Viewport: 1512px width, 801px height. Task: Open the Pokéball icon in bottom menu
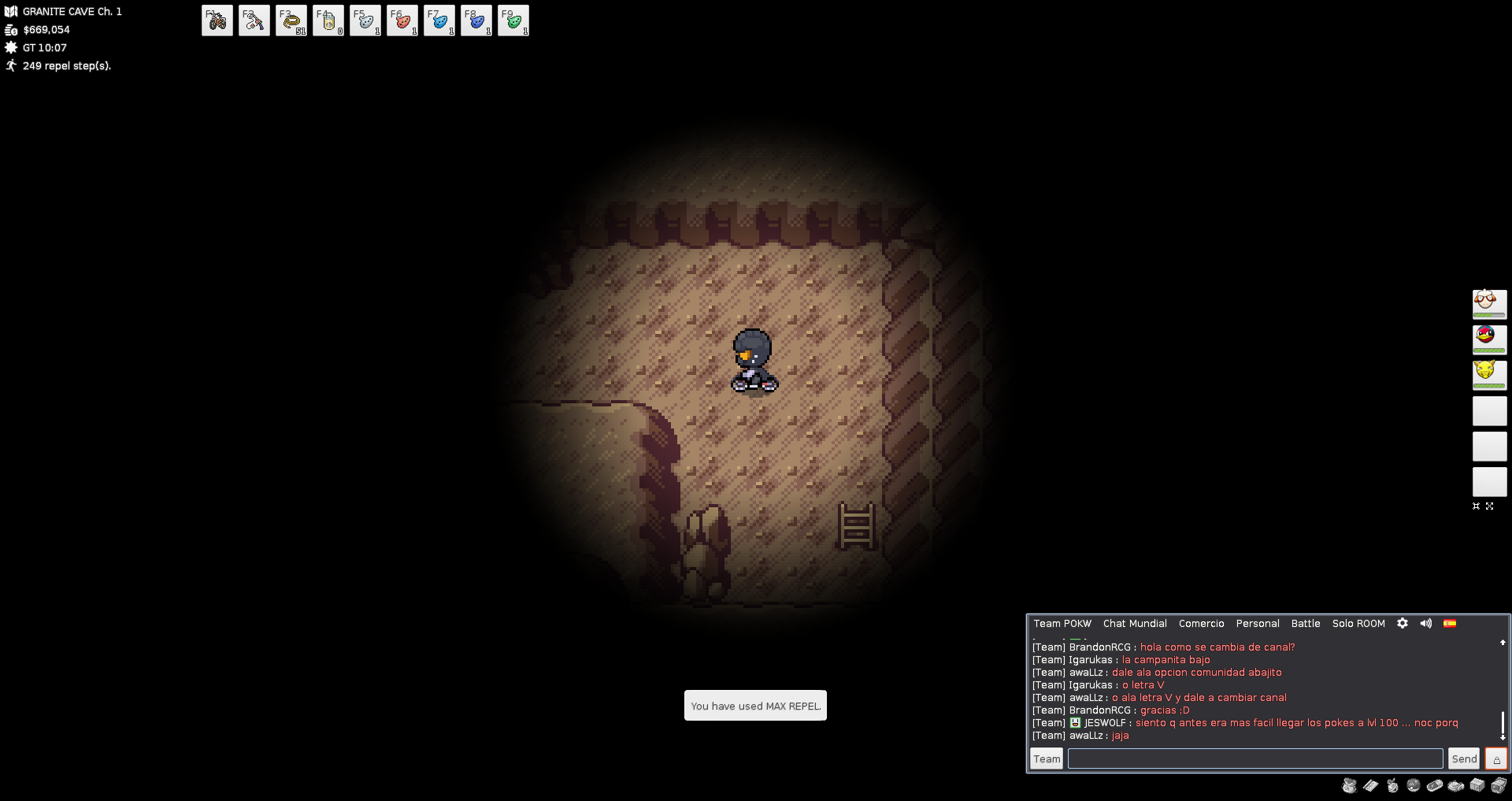tap(1414, 785)
